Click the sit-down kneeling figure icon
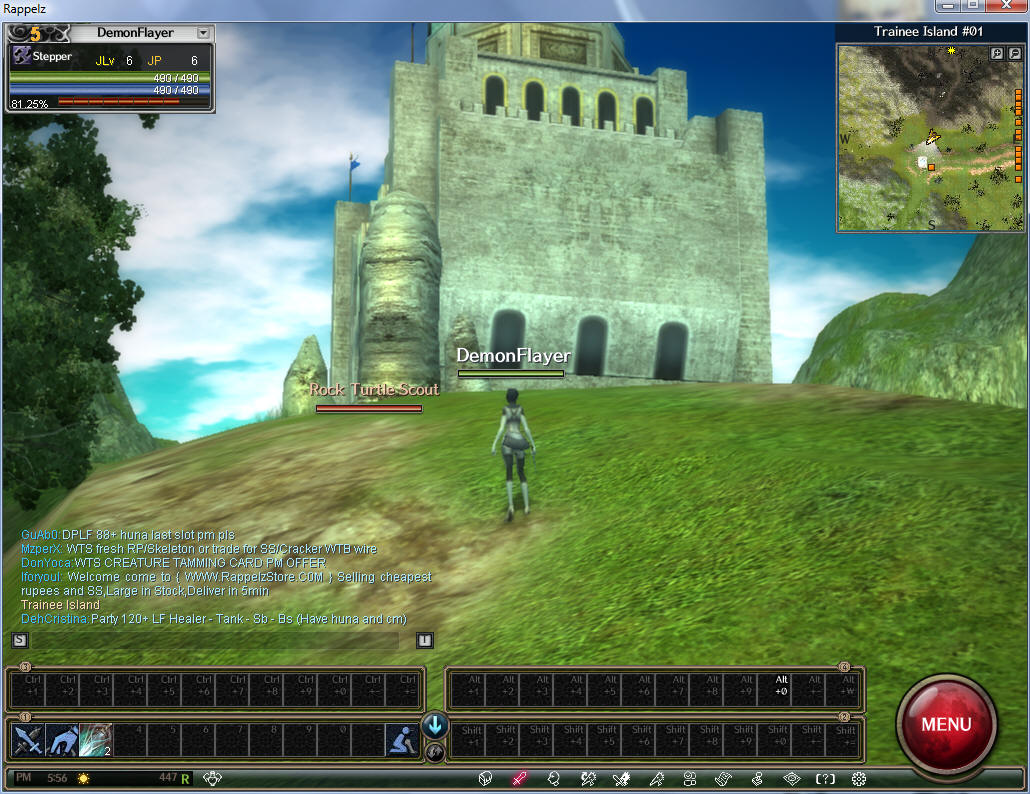This screenshot has width=1030, height=794. pyautogui.click(x=402, y=740)
